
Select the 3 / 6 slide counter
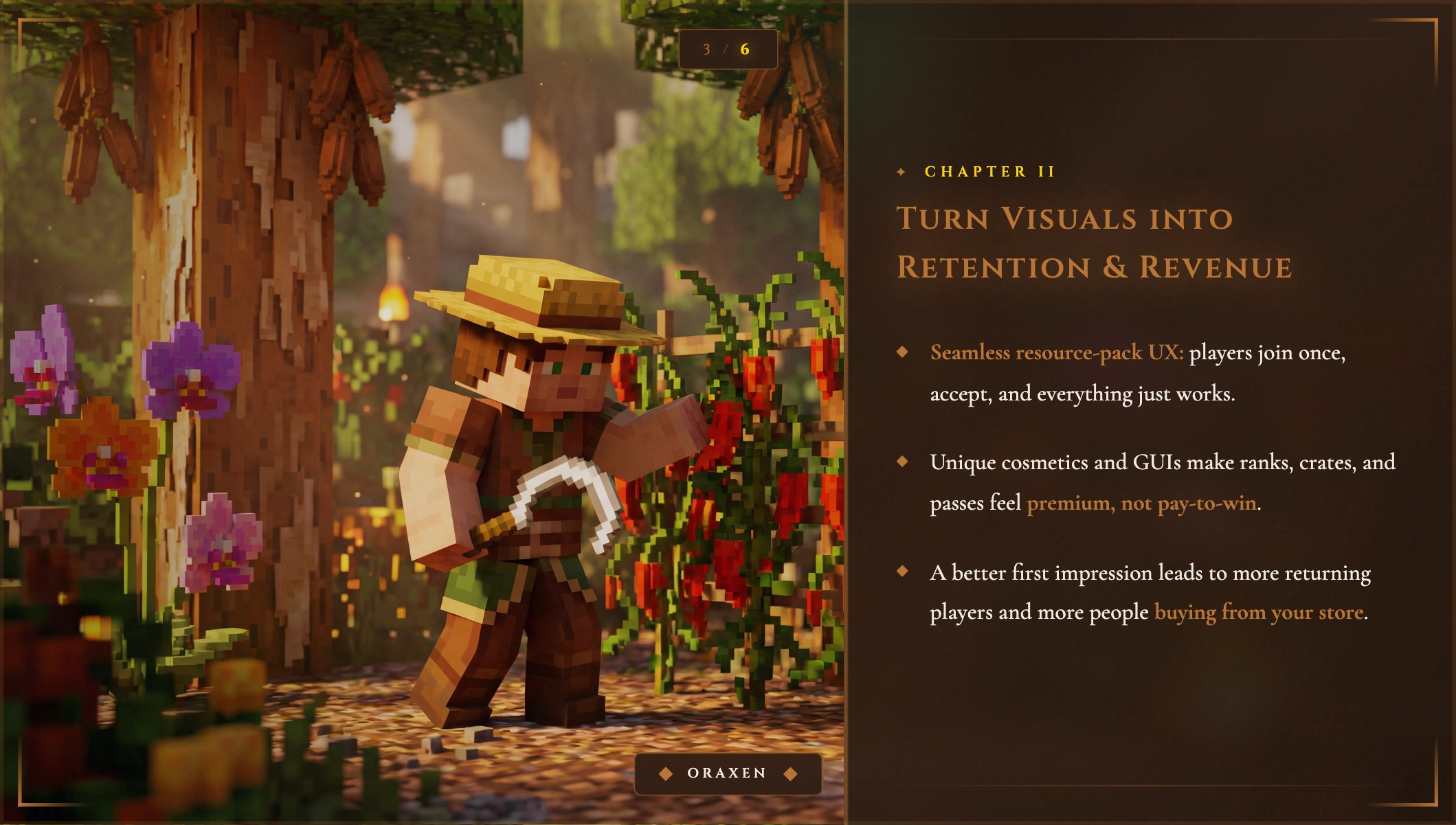(x=727, y=49)
